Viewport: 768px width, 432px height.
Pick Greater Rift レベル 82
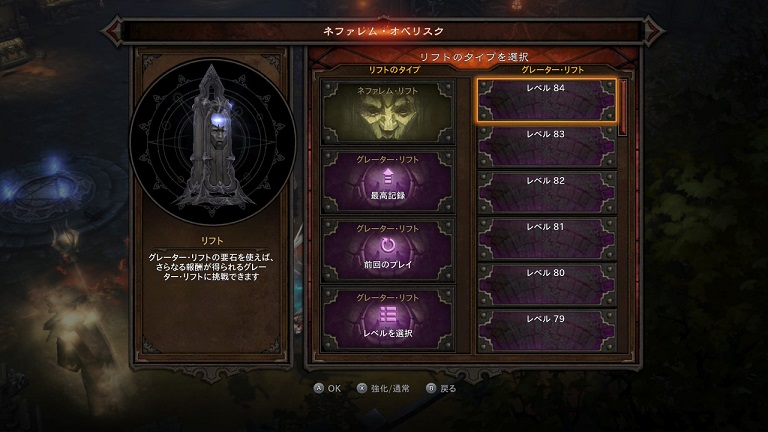click(545, 192)
